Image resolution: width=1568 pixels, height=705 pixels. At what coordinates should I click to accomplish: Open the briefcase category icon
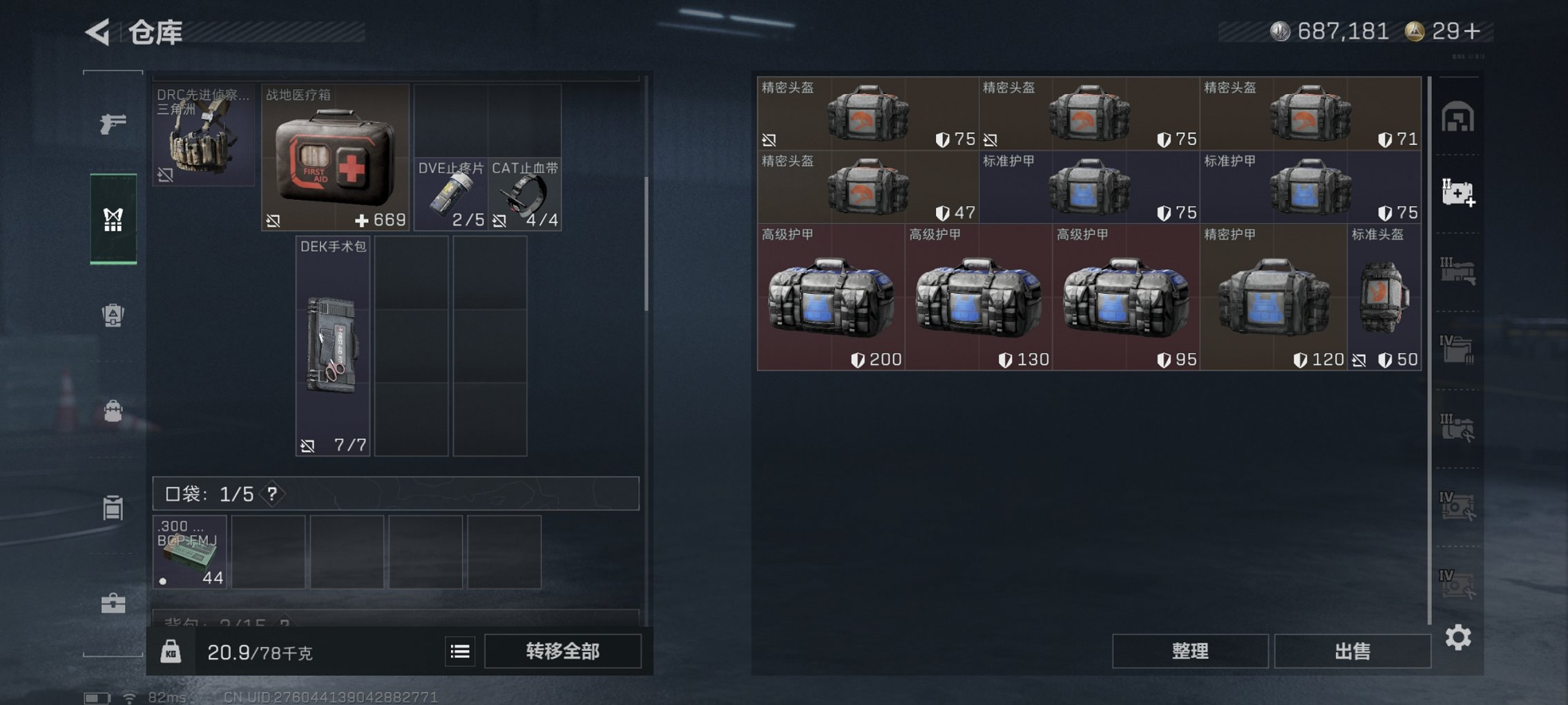[114, 605]
